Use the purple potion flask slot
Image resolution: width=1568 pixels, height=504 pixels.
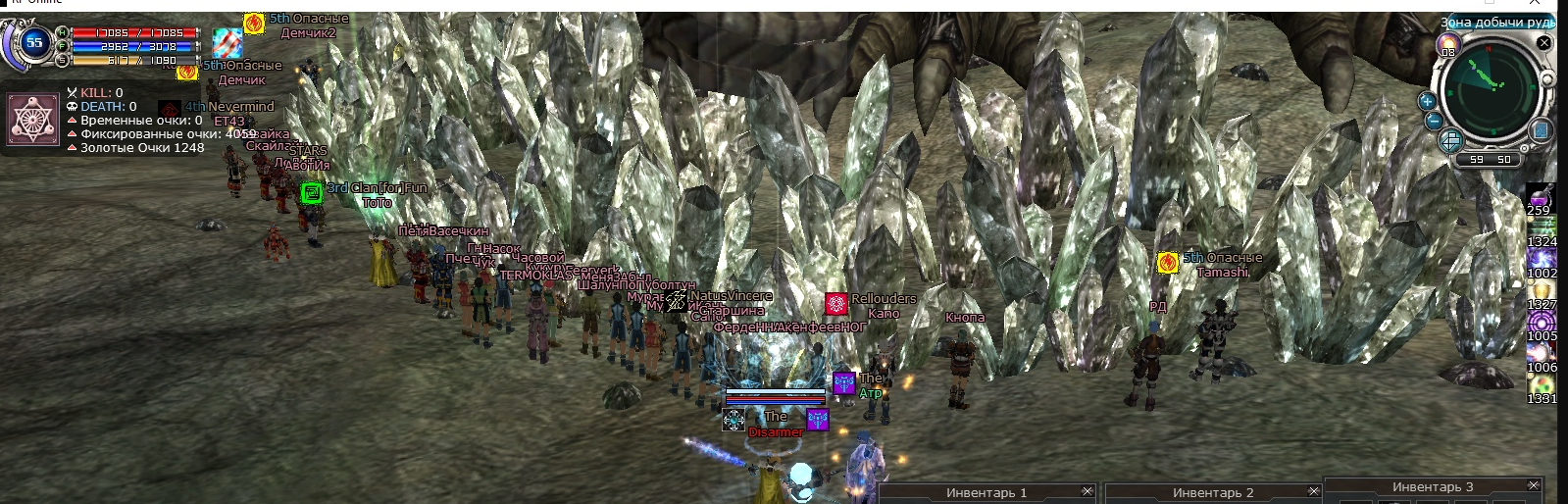pos(1541,195)
